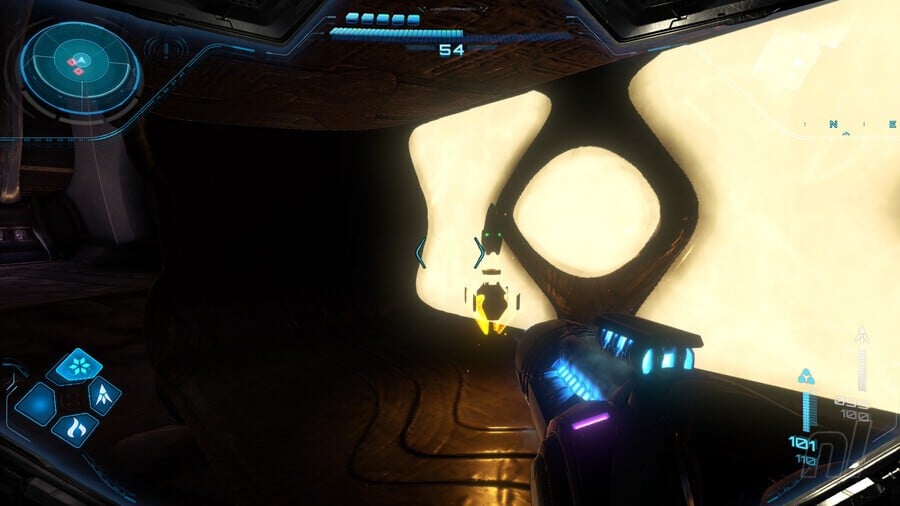Choose the fire flame beam icon
This screenshot has height=506, width=900.
(74, 430)
